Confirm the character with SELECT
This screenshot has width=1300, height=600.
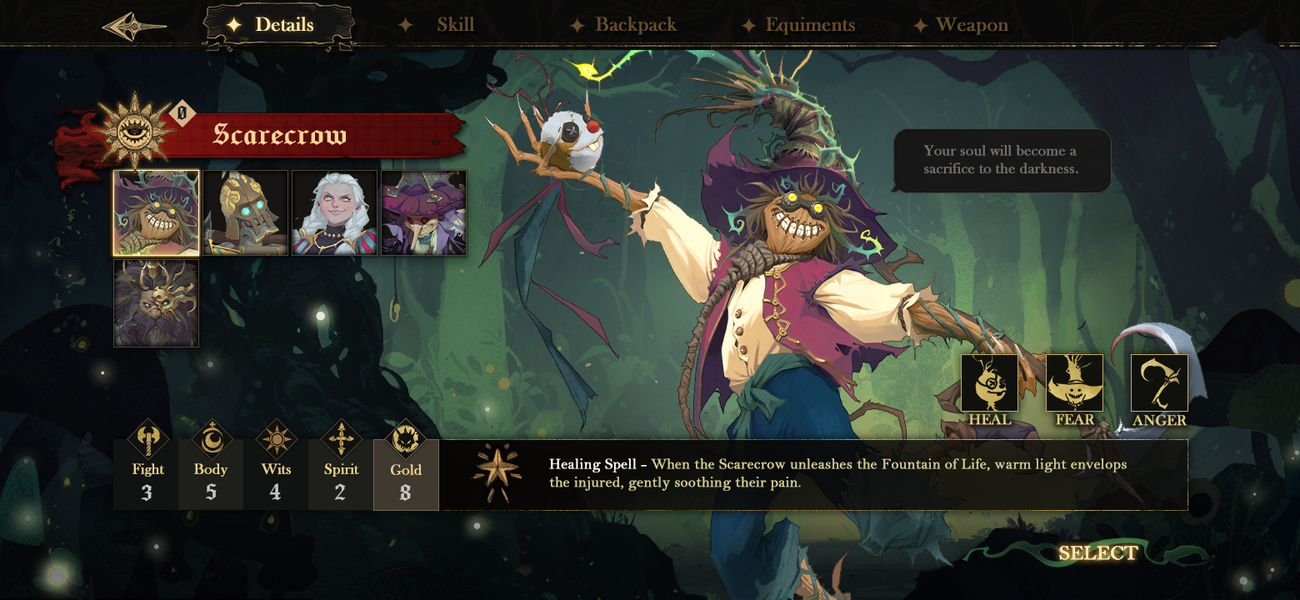1097,554
